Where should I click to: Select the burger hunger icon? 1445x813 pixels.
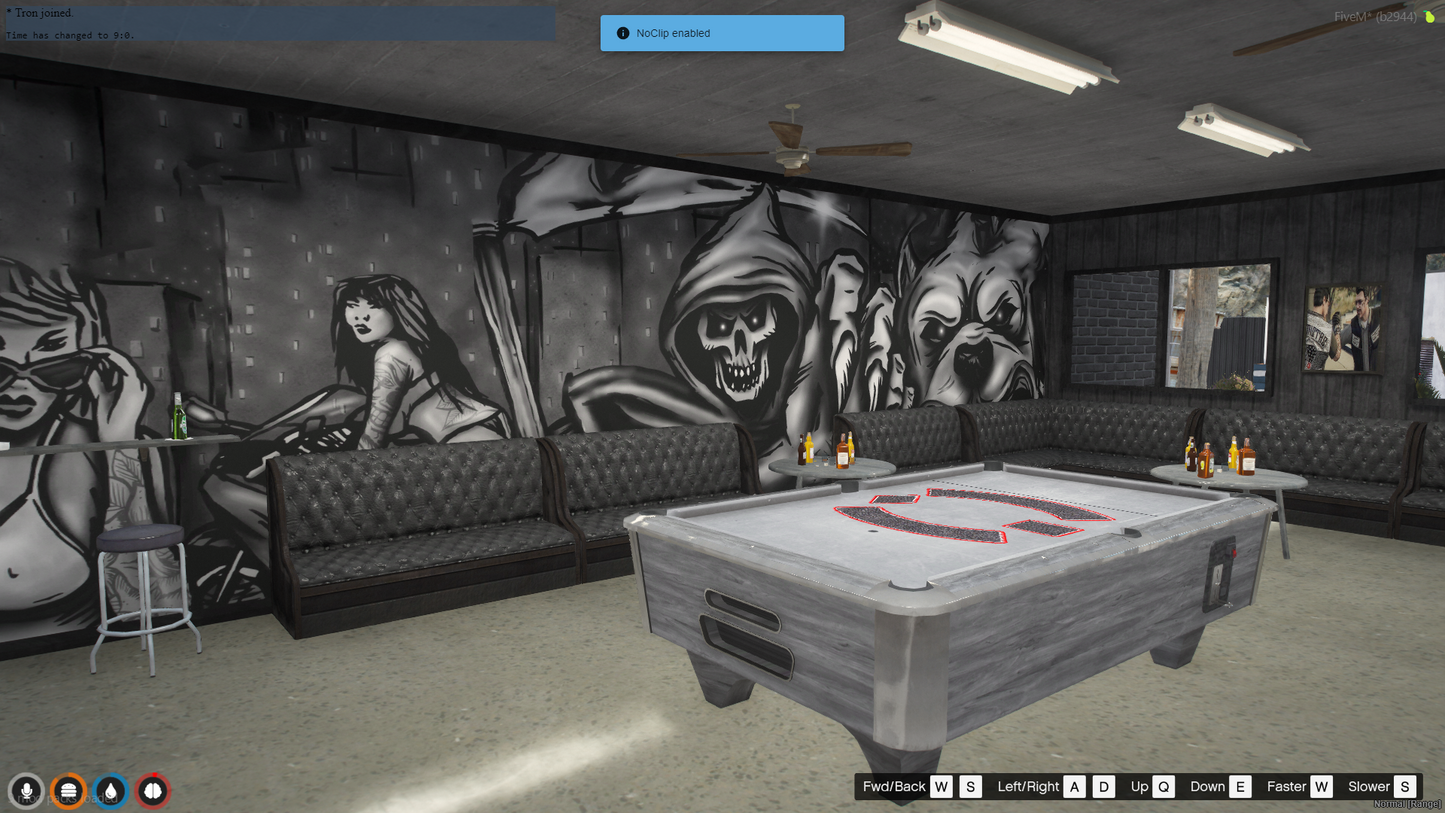point(68,791)
